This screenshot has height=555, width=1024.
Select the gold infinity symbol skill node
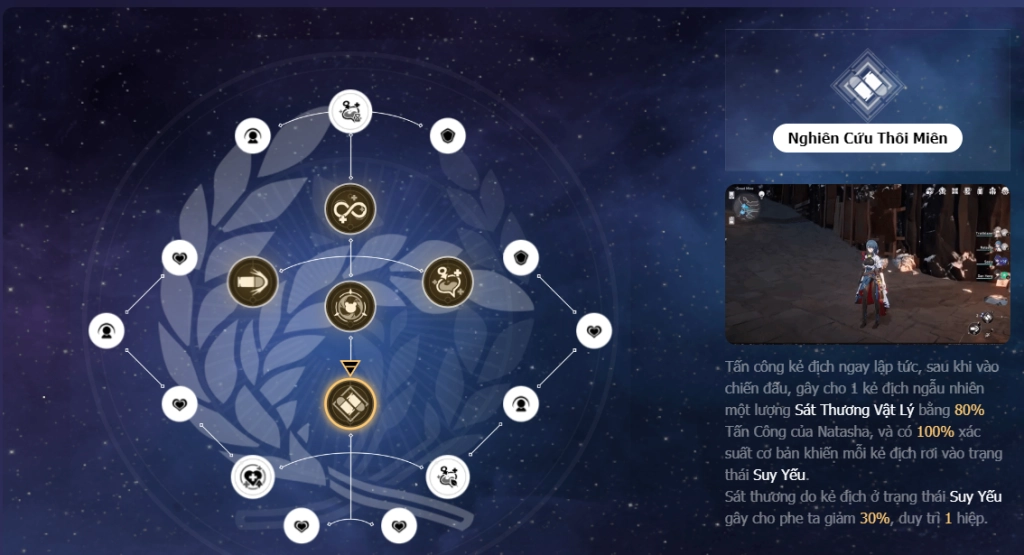pyautogui.click(x=350, y=209)
